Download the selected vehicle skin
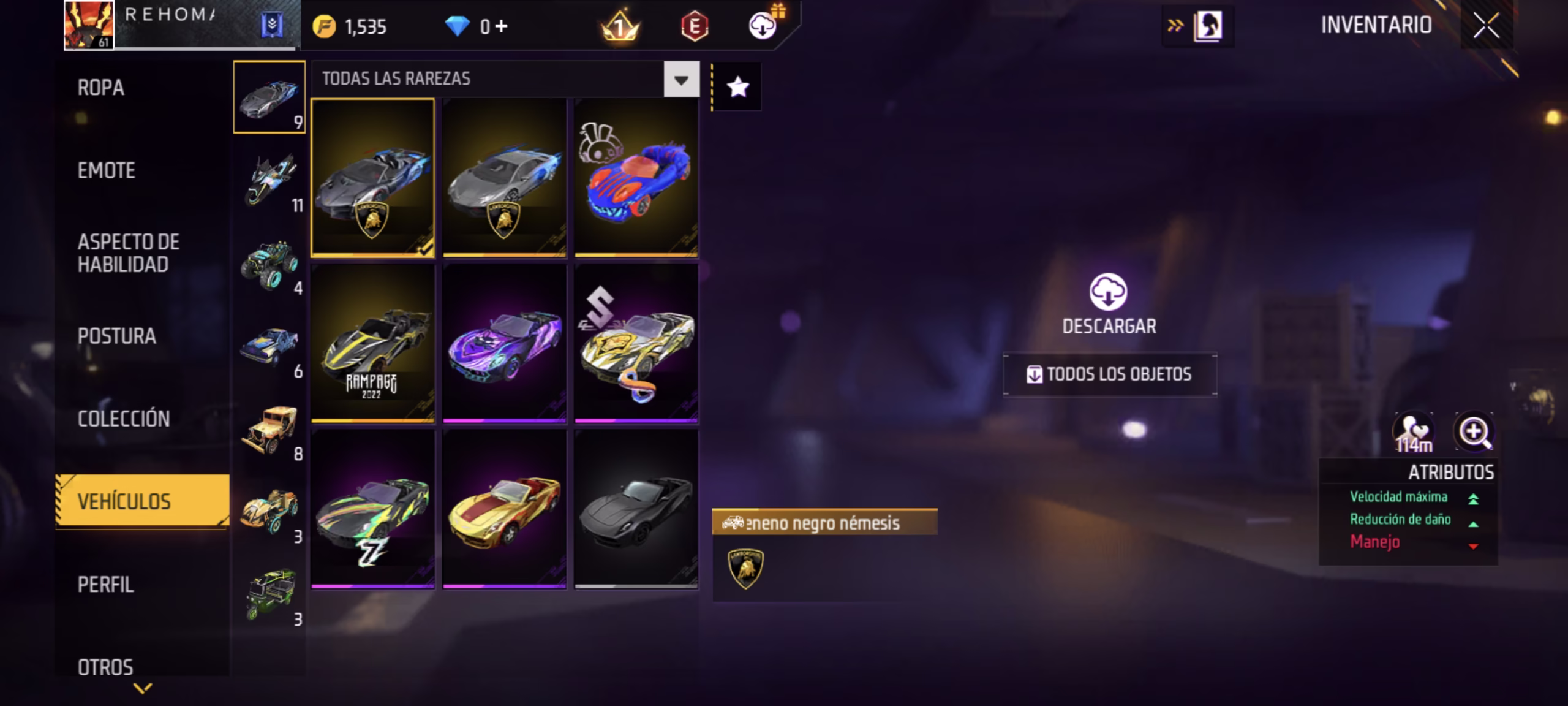Viewport: 1568px width, 706px height. point(1109,303)
